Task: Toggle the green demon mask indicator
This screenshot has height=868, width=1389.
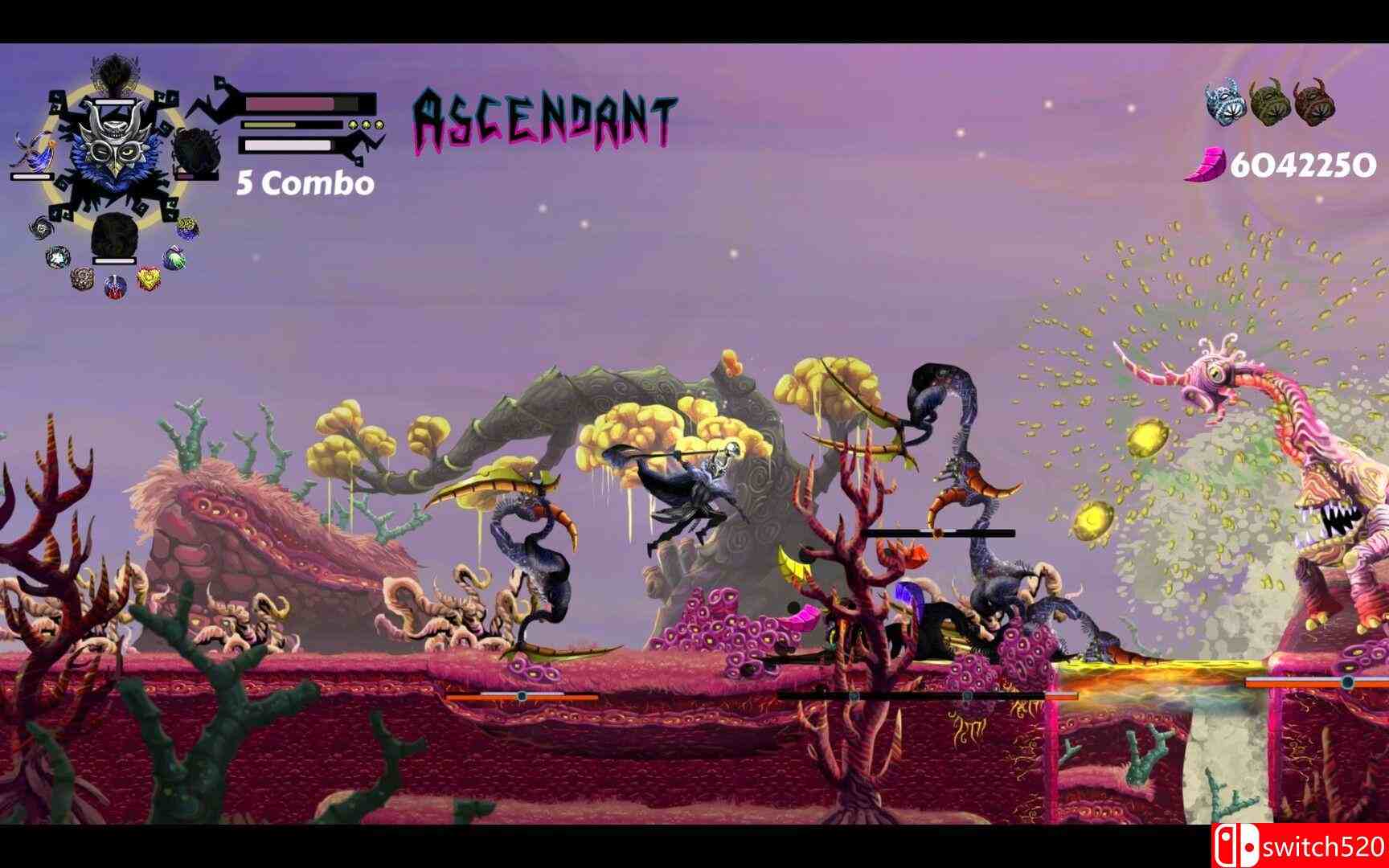Action: (x=1268, y=101)
